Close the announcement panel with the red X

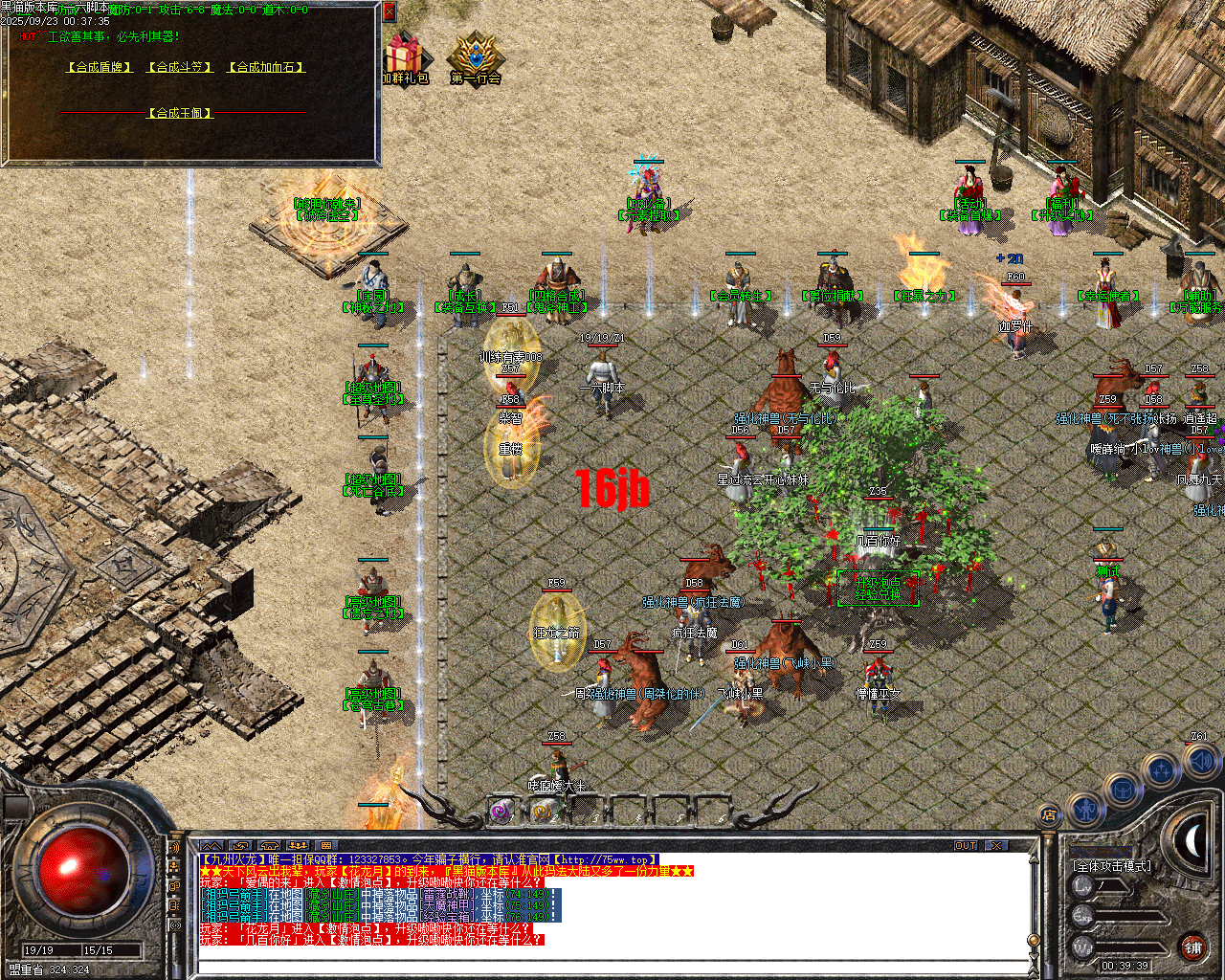point(389,11)
